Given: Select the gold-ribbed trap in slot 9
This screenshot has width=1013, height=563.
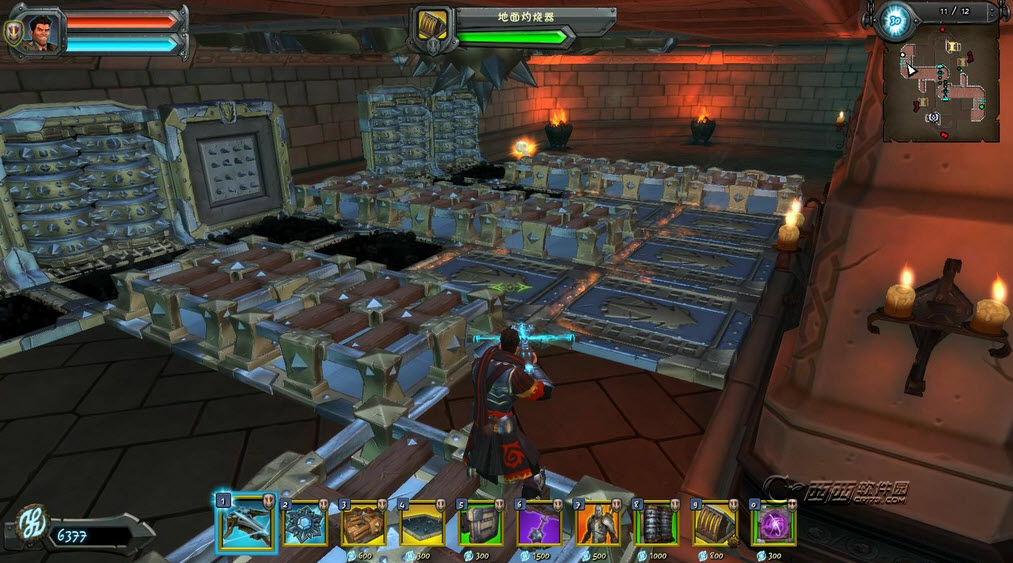Looking at the screenshot, I should click(713, 524).
